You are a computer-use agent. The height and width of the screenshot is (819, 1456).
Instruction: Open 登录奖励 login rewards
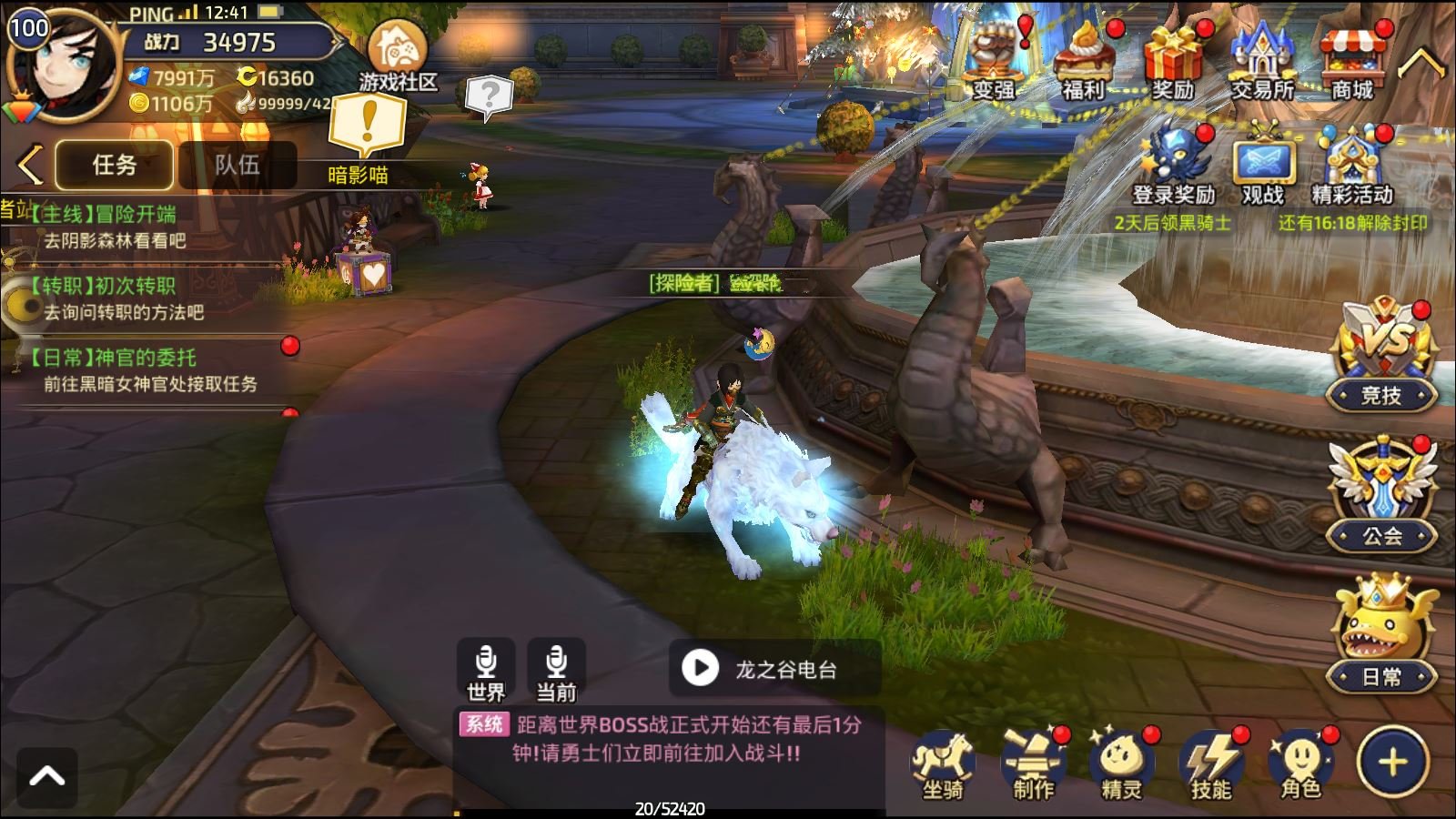coord(1174,167)
